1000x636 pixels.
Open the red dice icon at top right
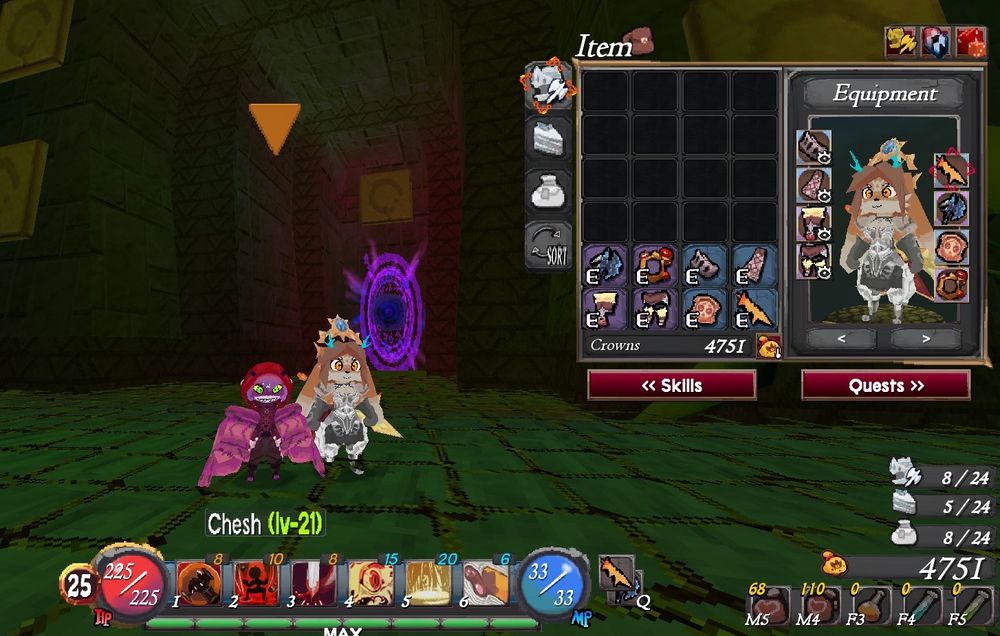[x=970, y=42]
